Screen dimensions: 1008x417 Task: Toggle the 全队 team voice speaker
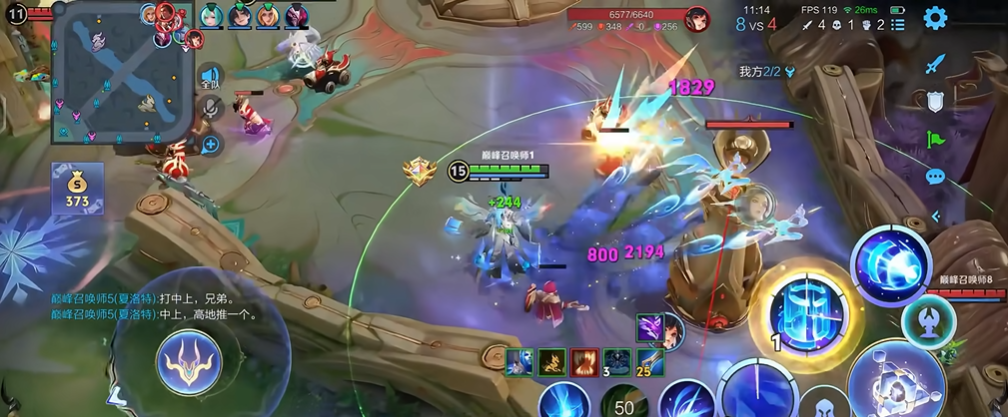coord(209,78)
